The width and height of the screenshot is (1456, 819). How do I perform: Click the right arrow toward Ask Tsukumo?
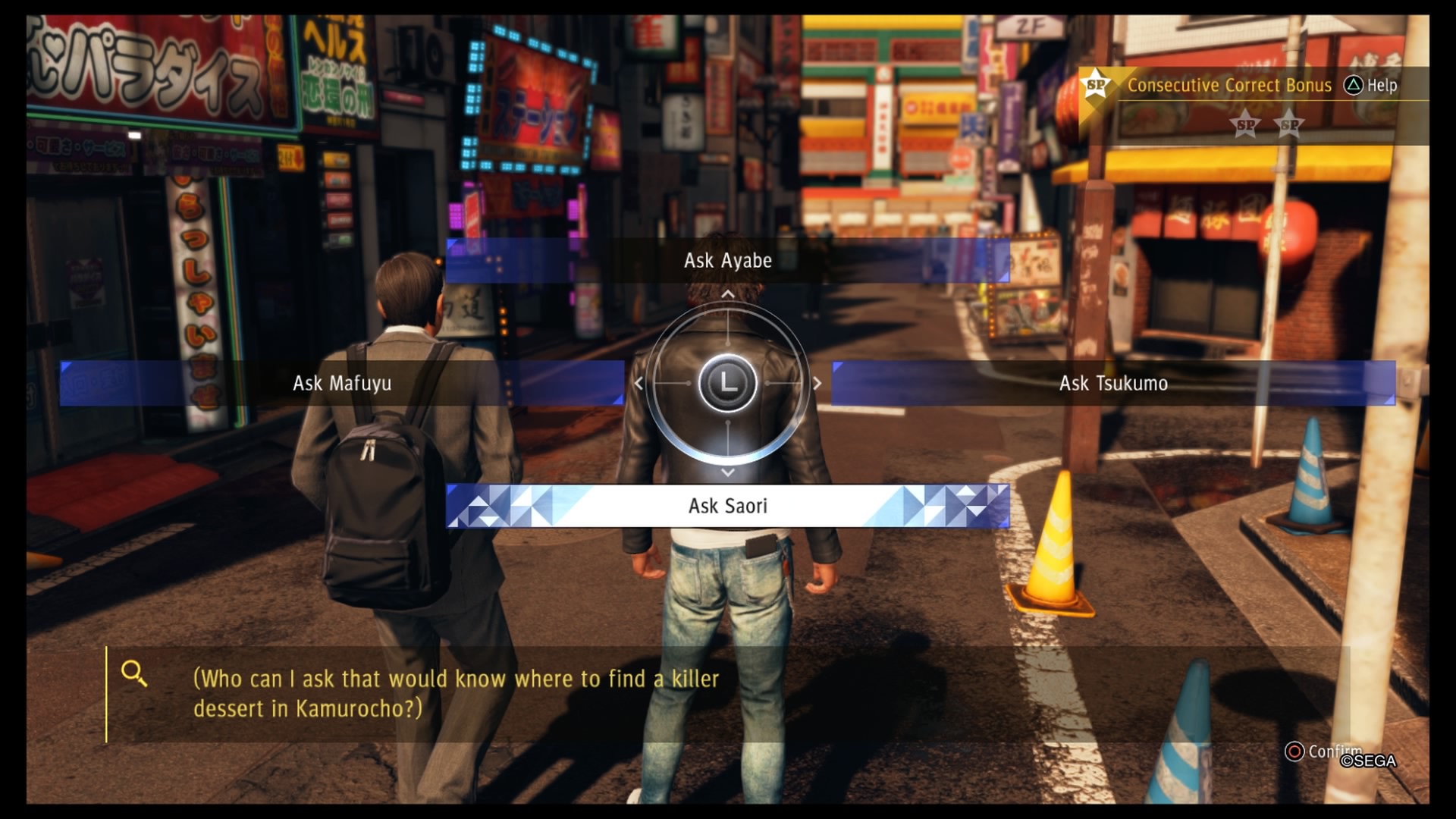pyautogui.click(x=817, y=383)
